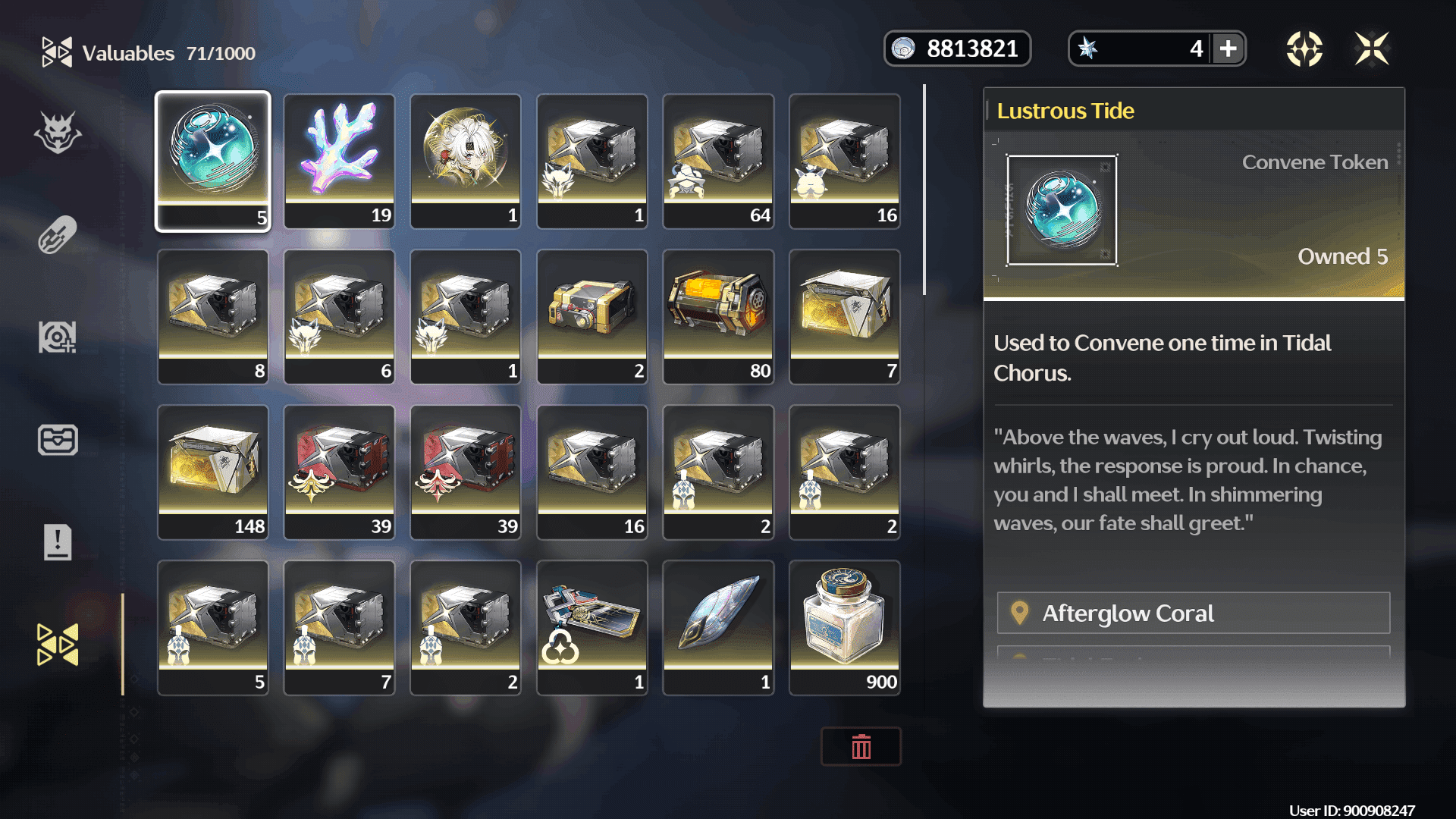Screen dimensions: 1456x819
Task: Select the orange glowing crate with 80
Action: click(718, 316)
